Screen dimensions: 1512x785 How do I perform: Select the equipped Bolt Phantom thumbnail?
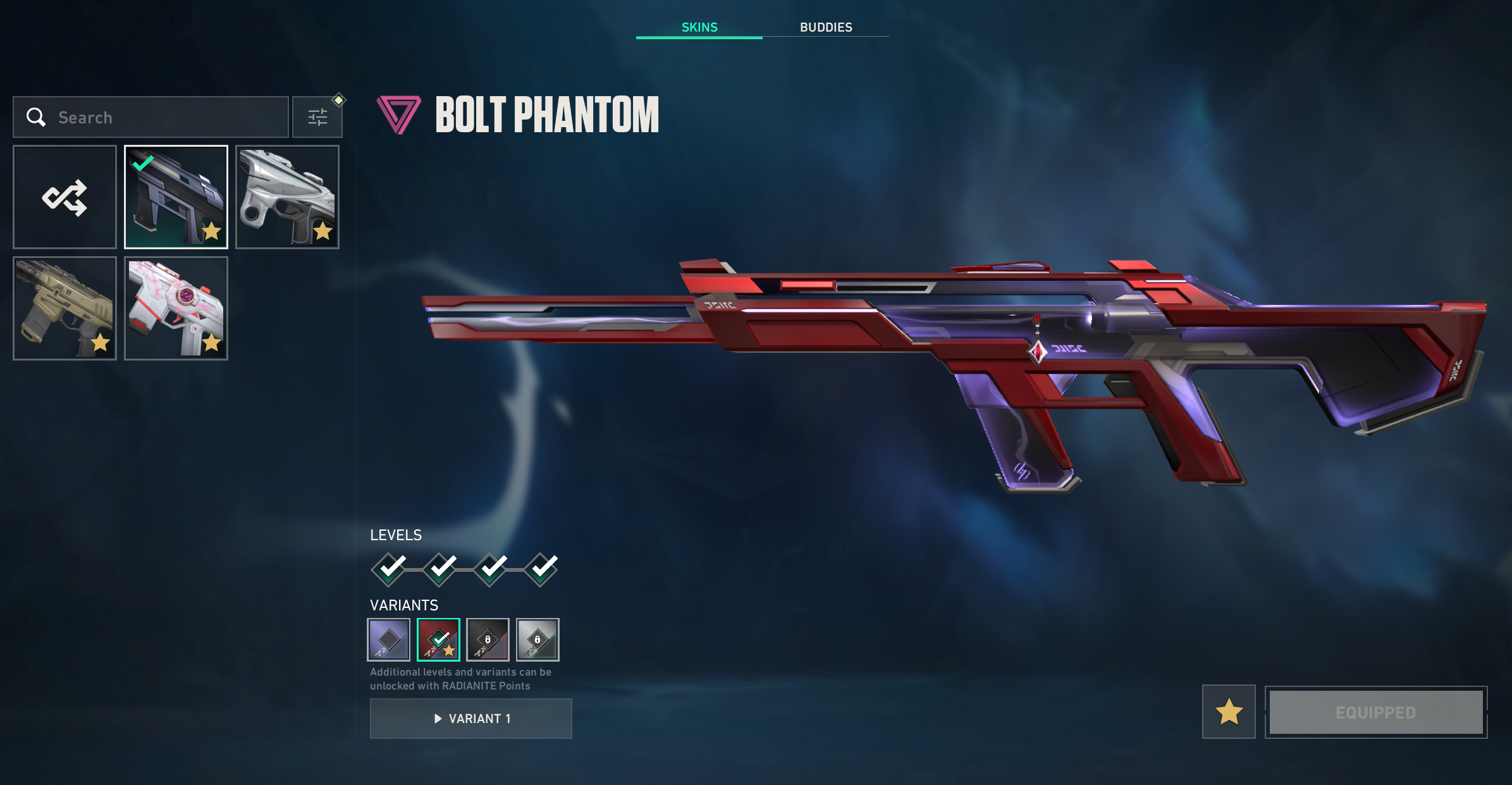click(176, 197)
